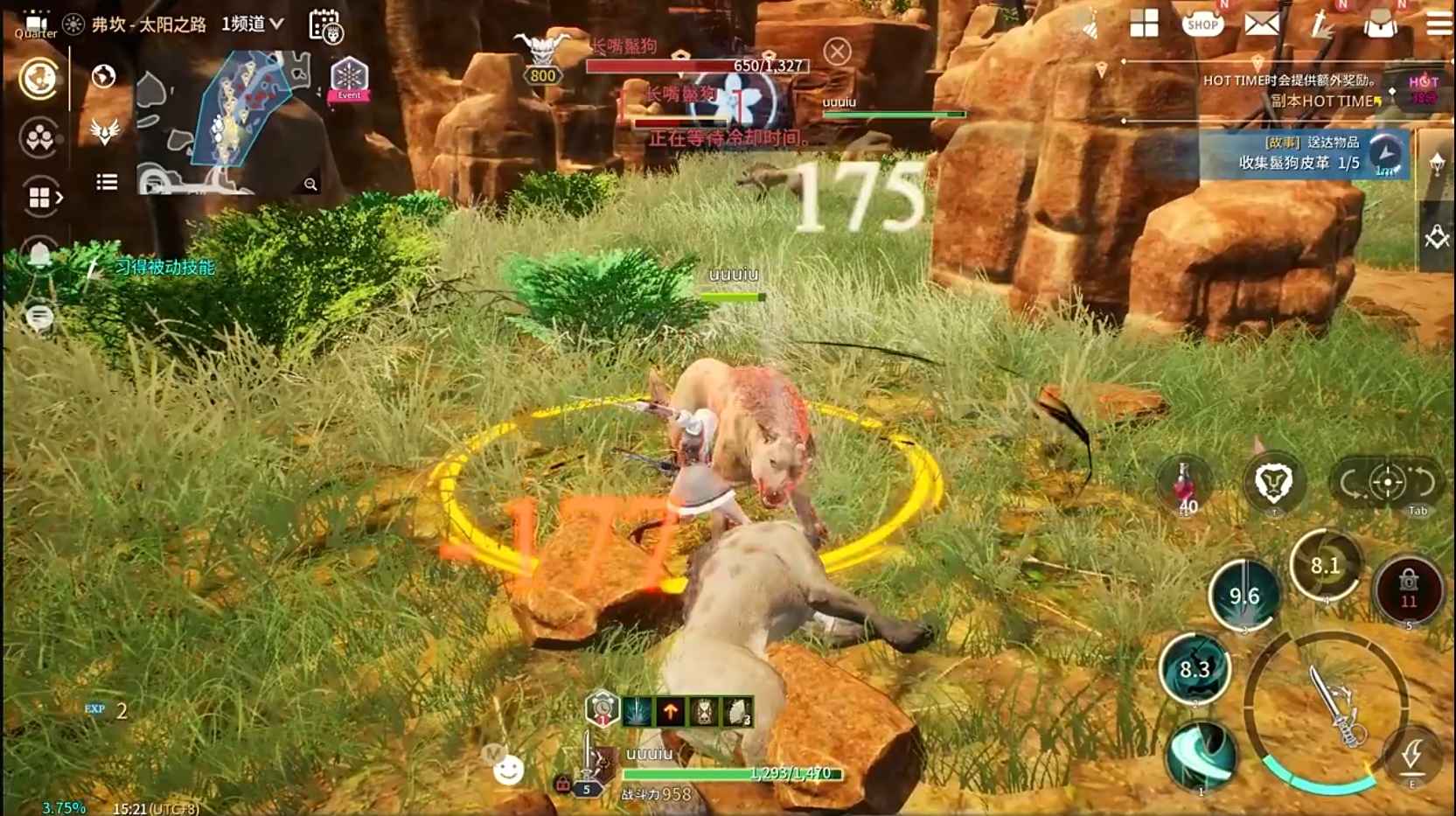Open the Event snowflake icon

(348, 79)
